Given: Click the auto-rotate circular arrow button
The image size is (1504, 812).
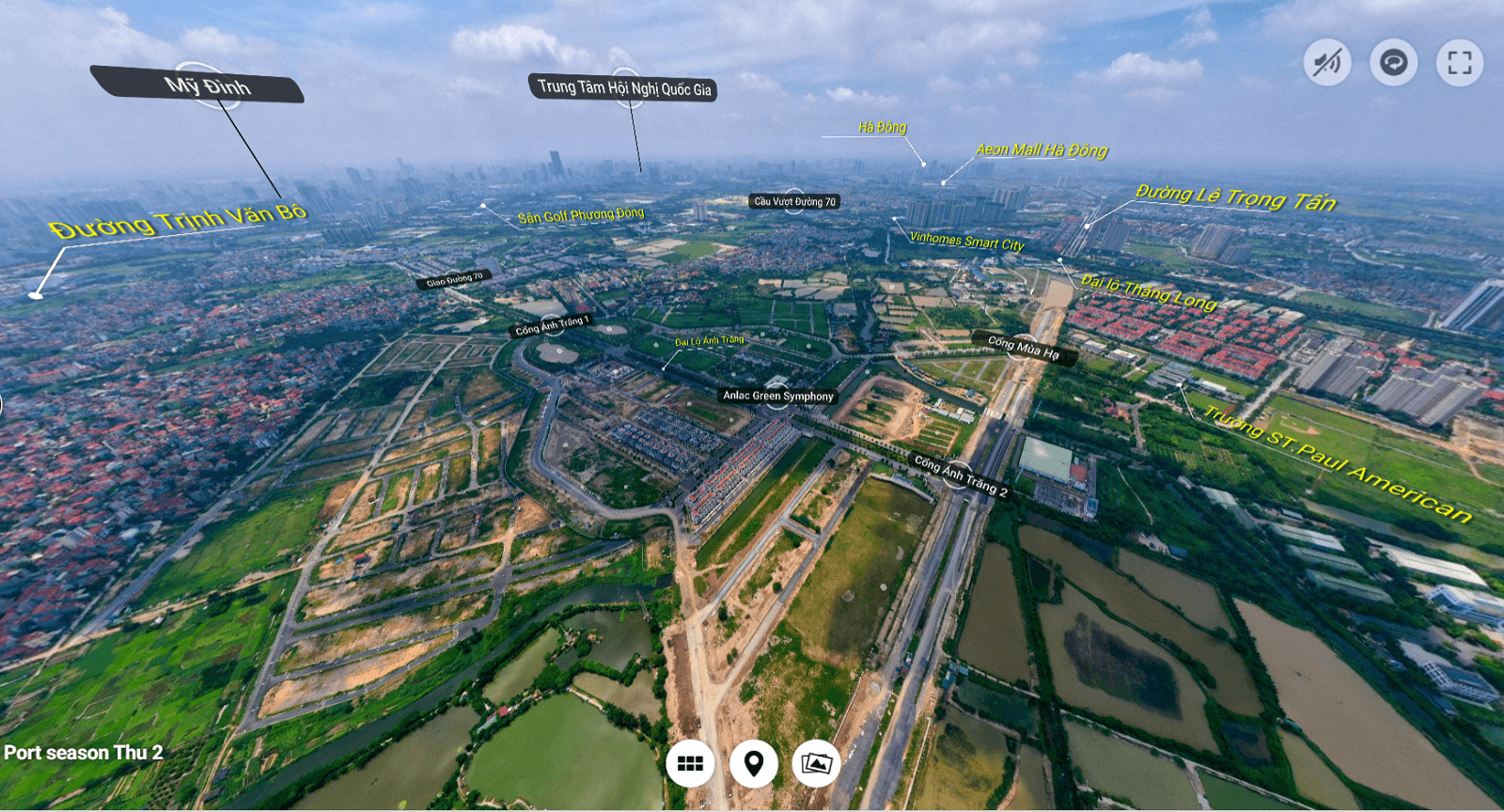Looking at the screenshot, I should click(1393, 63).
